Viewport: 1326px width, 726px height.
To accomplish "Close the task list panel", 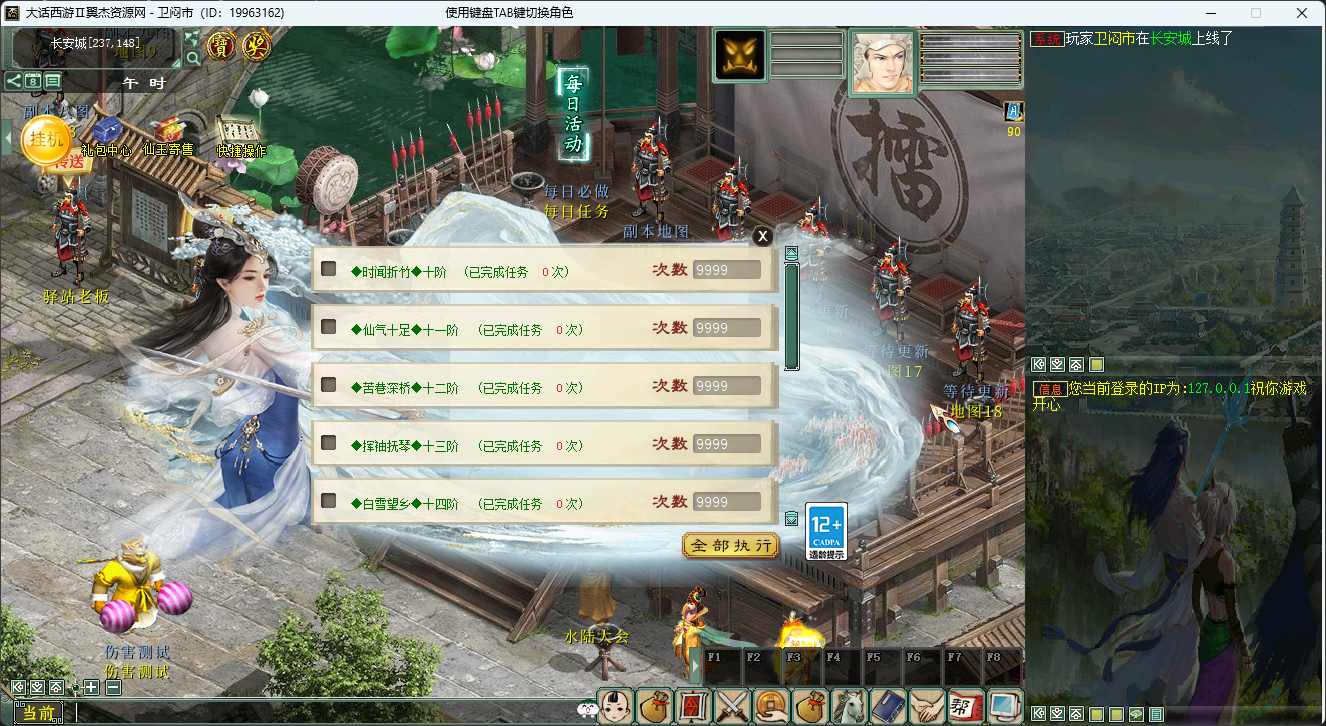I will (762, 236).
